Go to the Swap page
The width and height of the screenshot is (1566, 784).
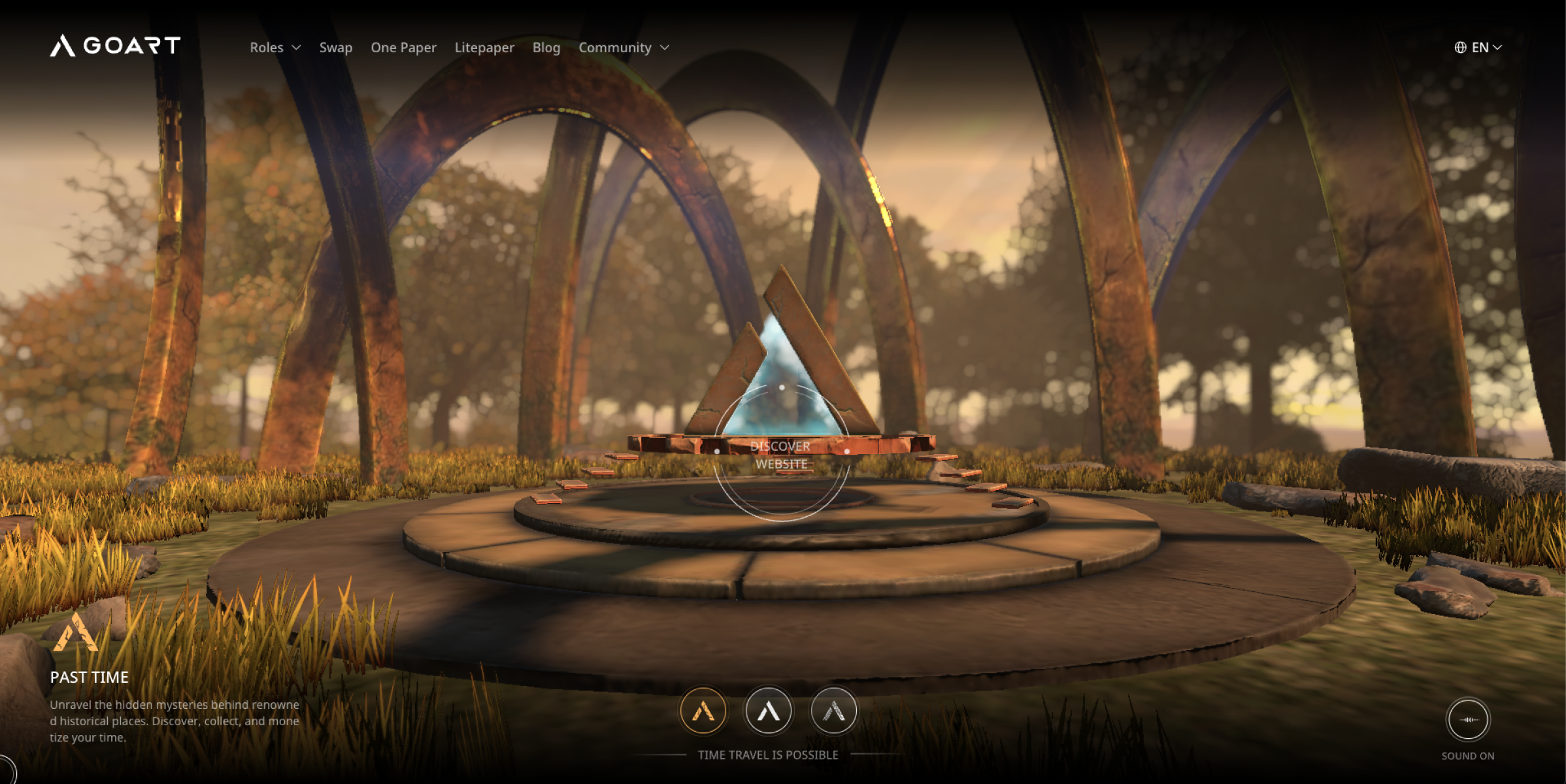(x=335, y=48)
